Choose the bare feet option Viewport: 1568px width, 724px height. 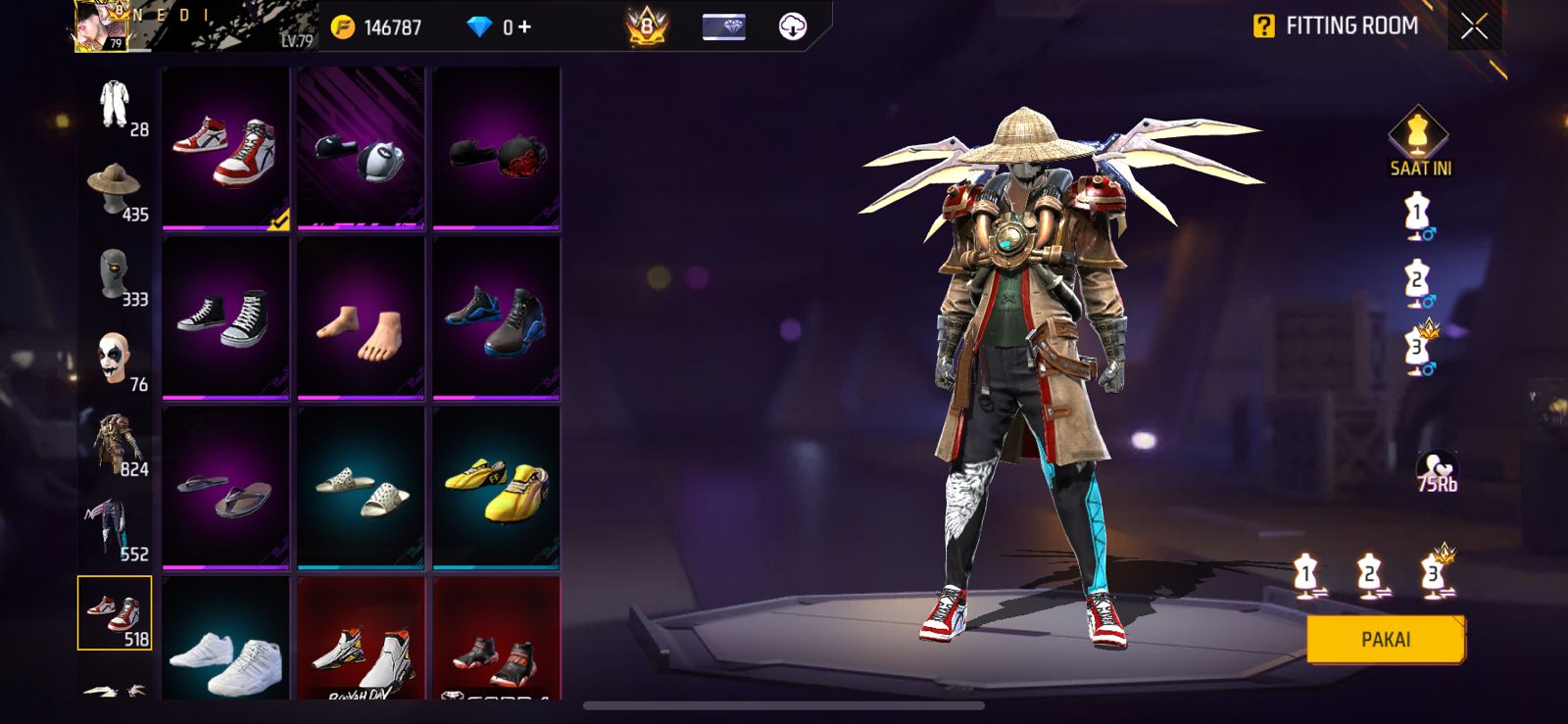click(361, 318)
